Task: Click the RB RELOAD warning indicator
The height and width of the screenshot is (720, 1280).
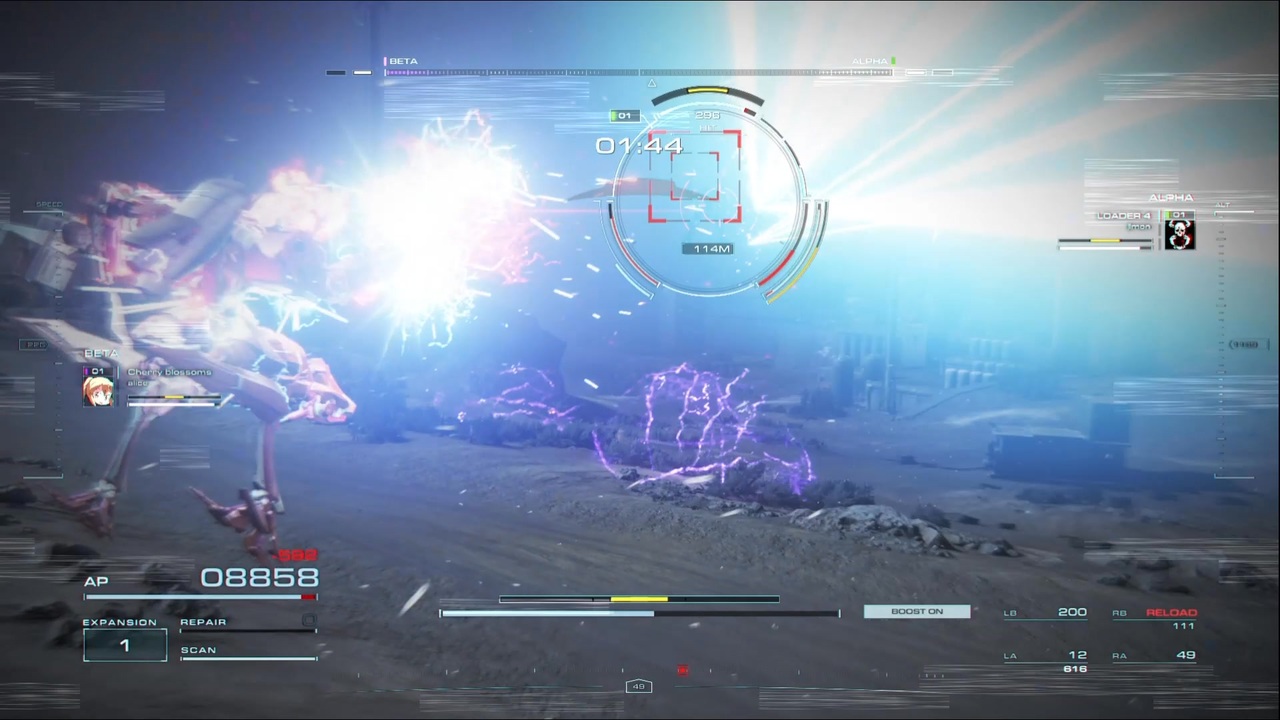Action: [1172, 611]
